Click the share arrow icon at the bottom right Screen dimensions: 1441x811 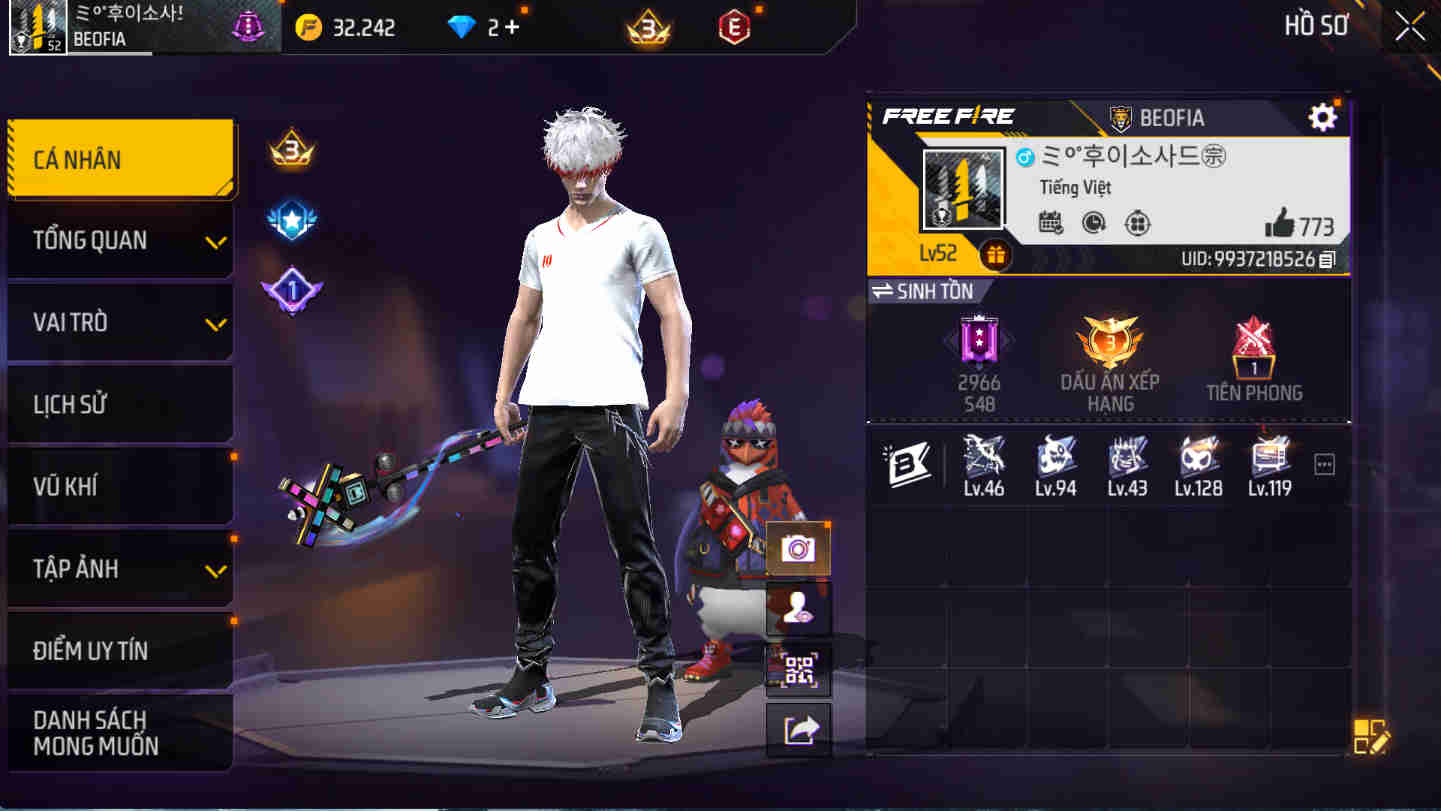point(799,731)
